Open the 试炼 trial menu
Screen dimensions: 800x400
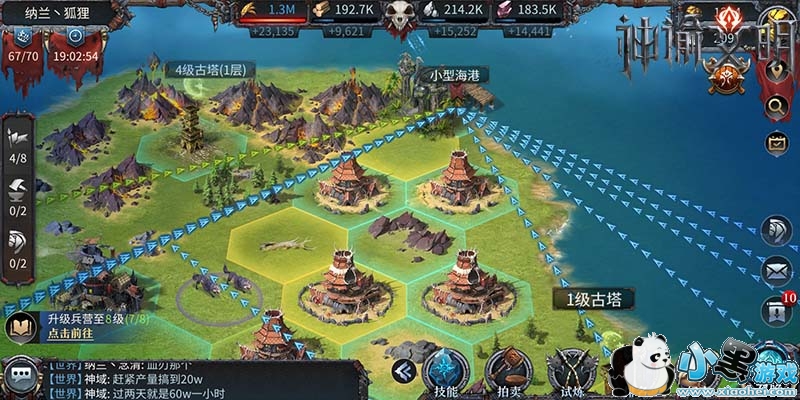pos(571,376)
